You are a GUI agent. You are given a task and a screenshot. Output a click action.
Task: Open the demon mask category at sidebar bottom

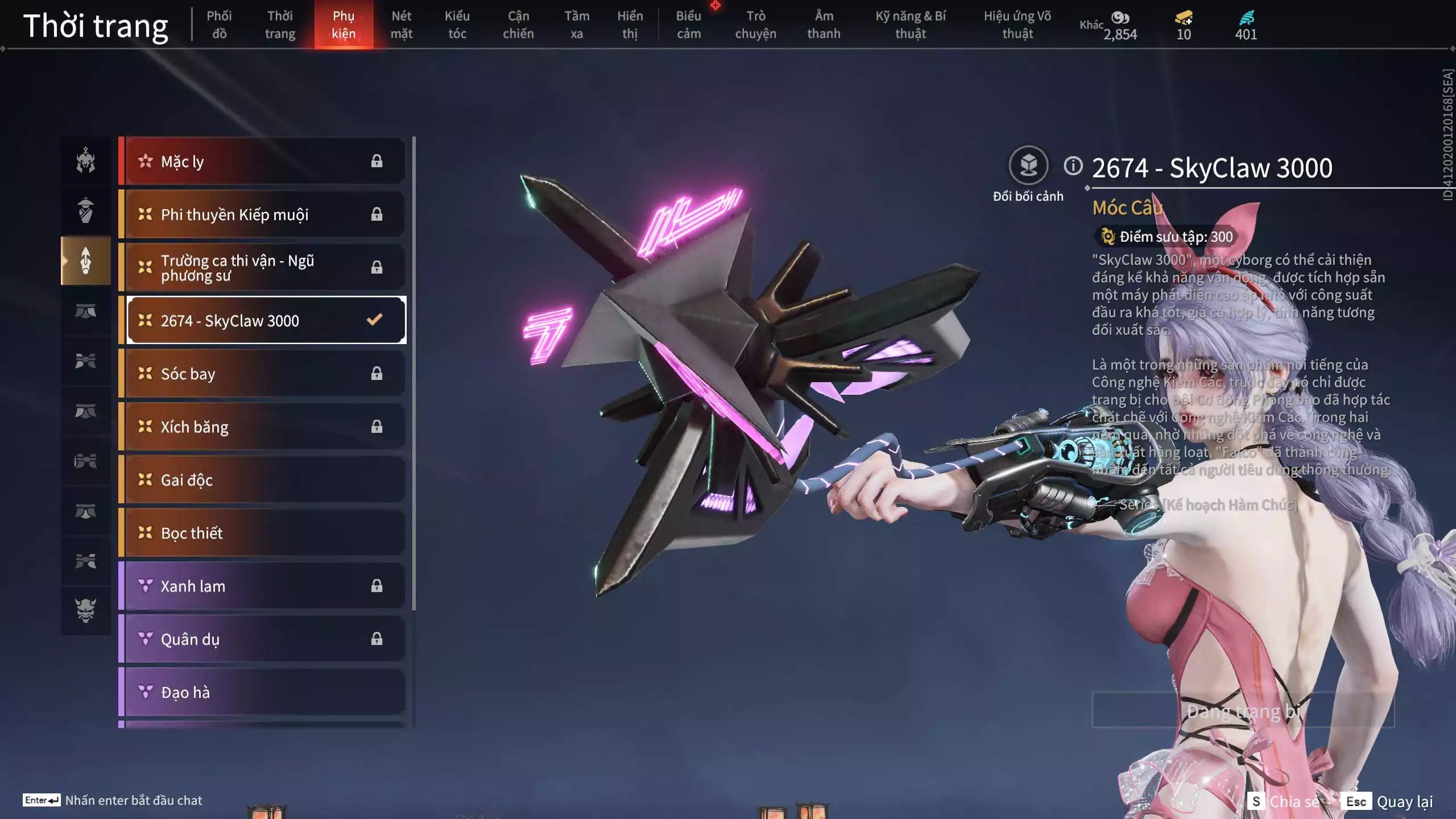pyautogui.click(x=85, y=609)
